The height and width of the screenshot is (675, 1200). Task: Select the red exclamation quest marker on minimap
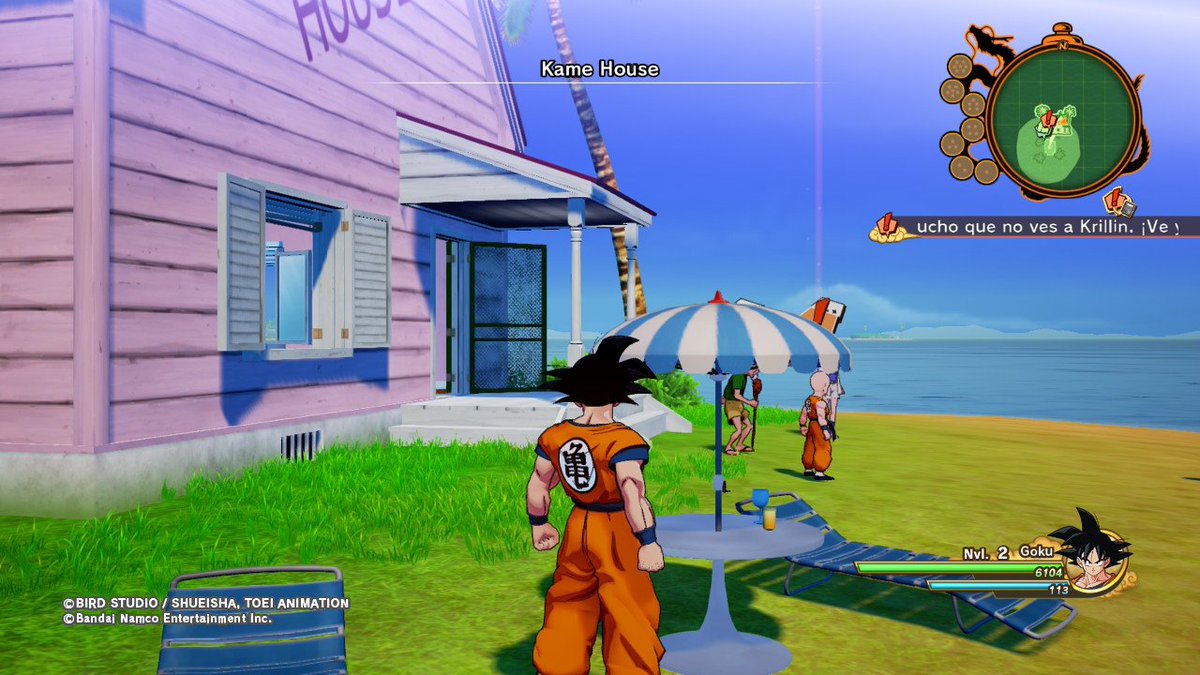coord(1047,120)
